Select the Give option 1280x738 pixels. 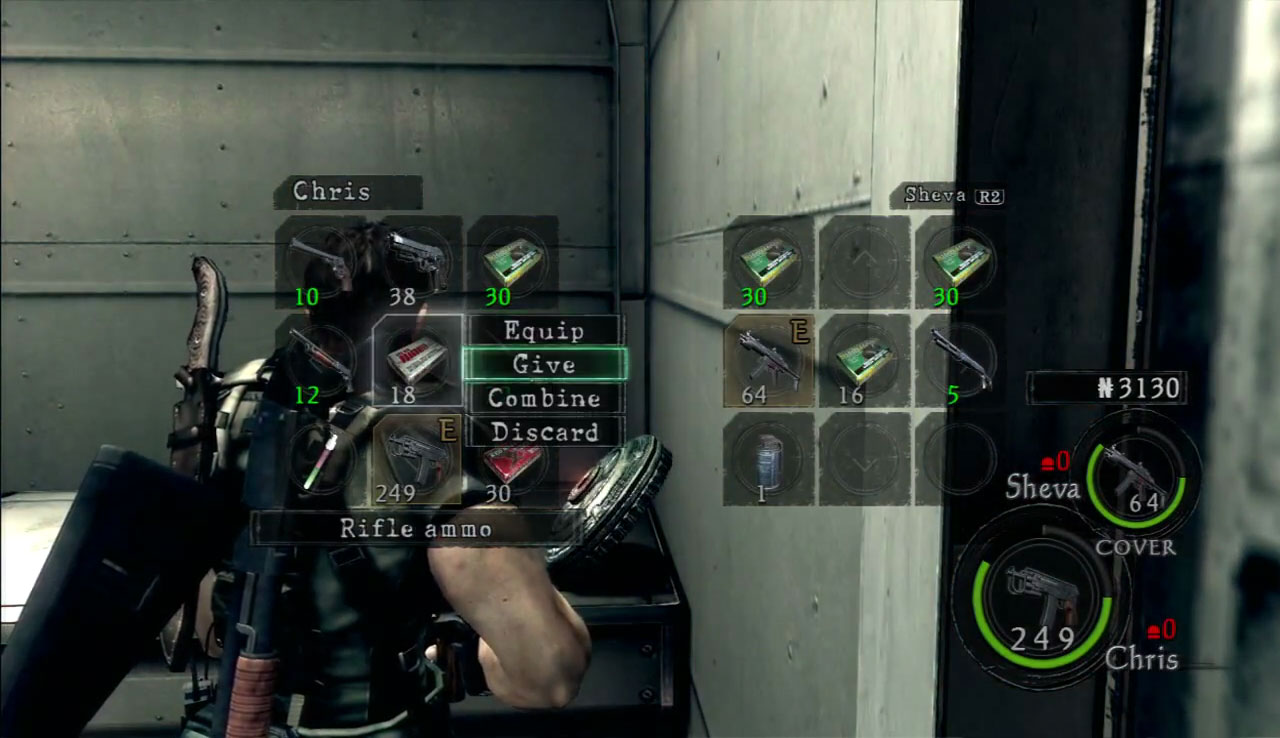(544, 364)
